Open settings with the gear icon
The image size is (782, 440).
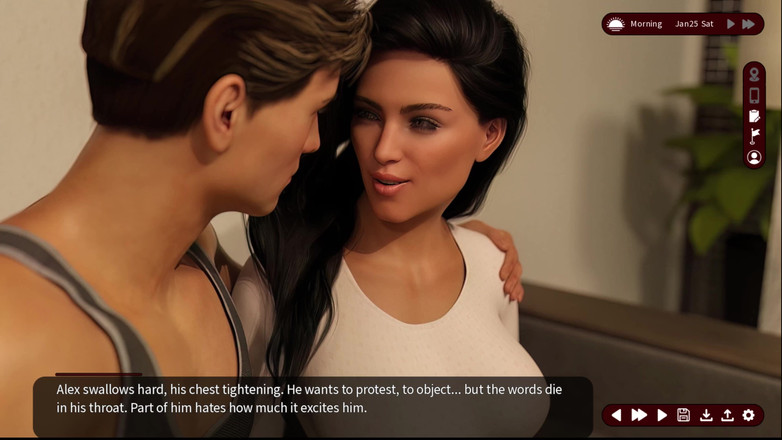[749, 415]
